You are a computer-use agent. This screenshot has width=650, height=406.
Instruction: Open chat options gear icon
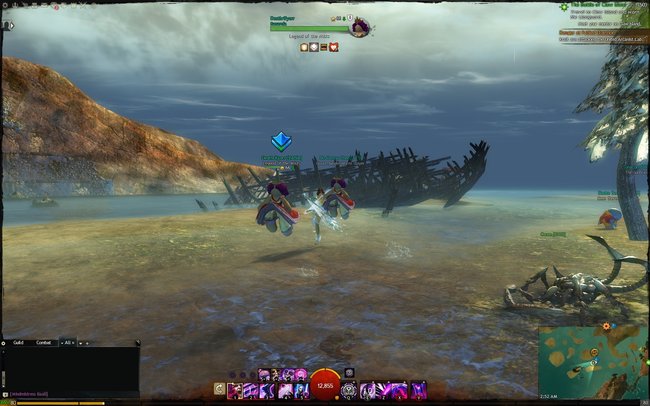pyautogui.click(x=5, y=343)
